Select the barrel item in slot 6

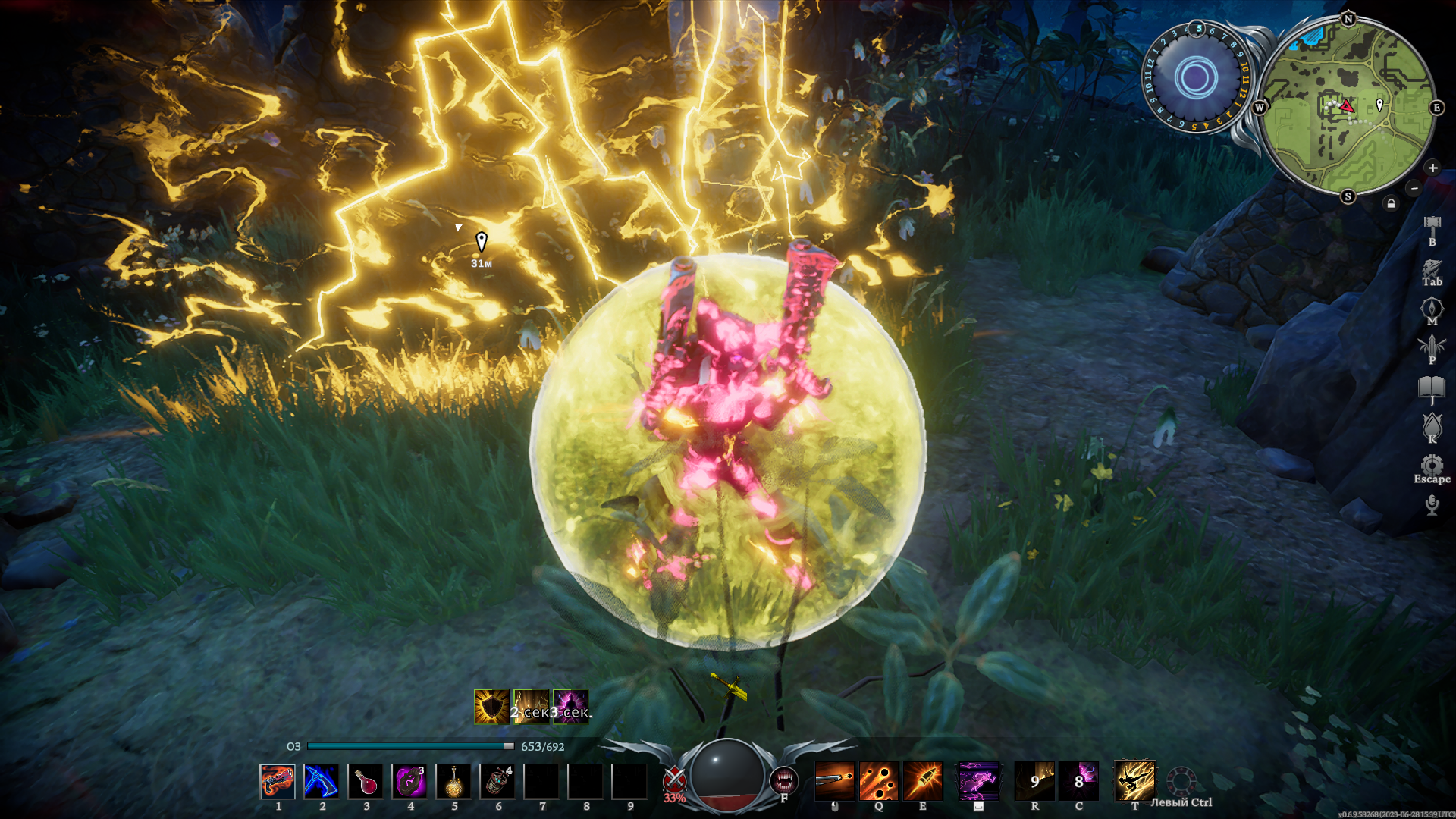pyautogui.click(x=497, y=781)
